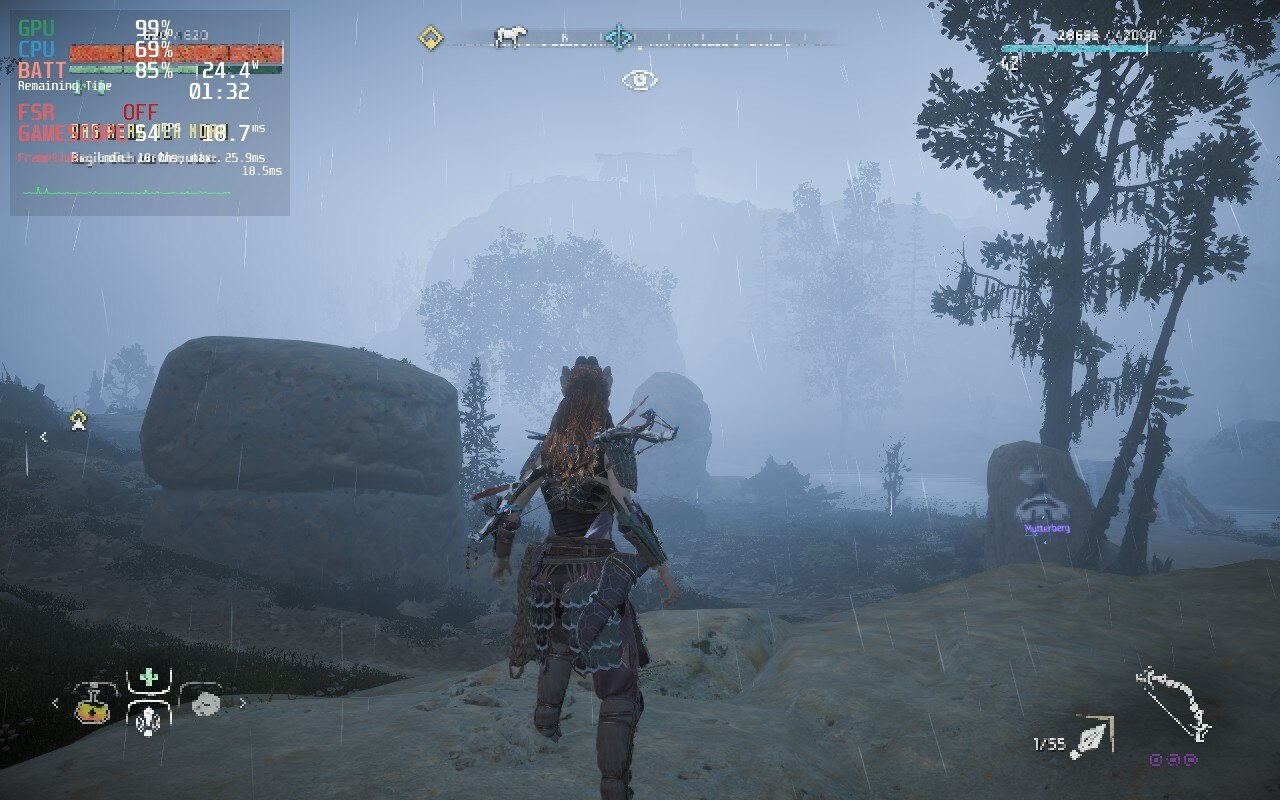Click the left arrow to cycle items
This screenshot has width=1280, height=800.
(x=55, y=703)
